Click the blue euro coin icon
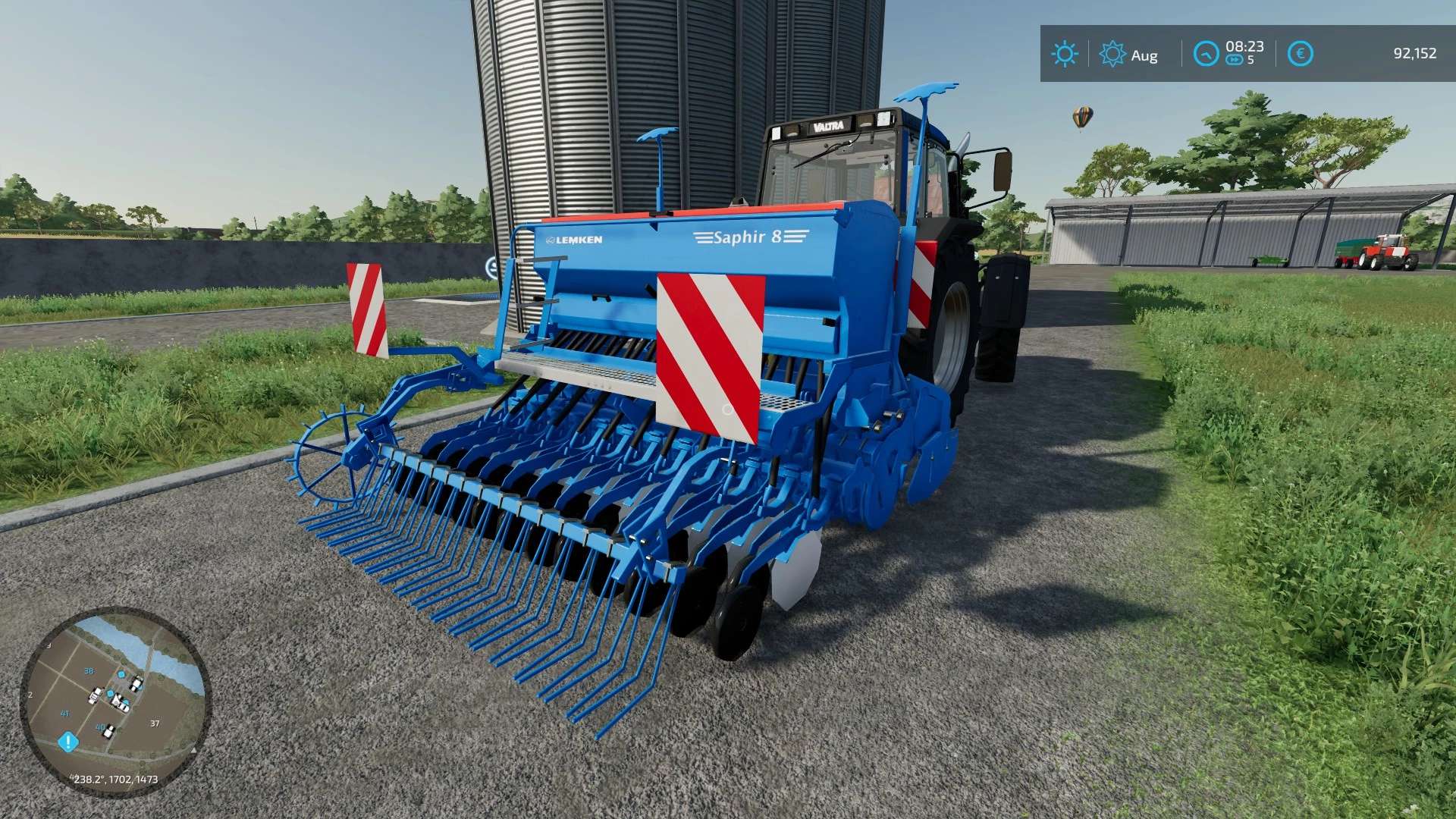The width and height of the screenshot is (1456, 819). pyautogui.click(x=1301, y=52)
